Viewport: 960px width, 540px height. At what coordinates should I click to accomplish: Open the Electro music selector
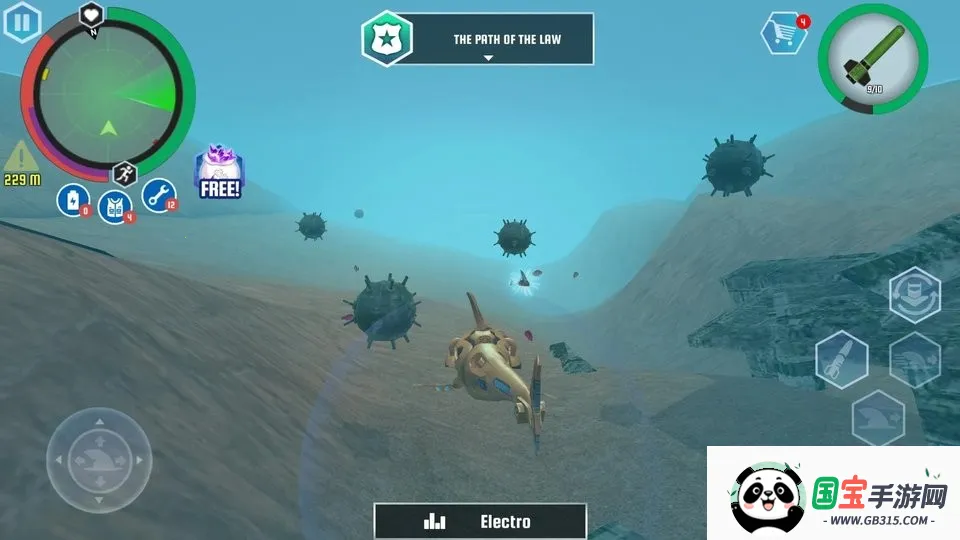tap(480, 521)
